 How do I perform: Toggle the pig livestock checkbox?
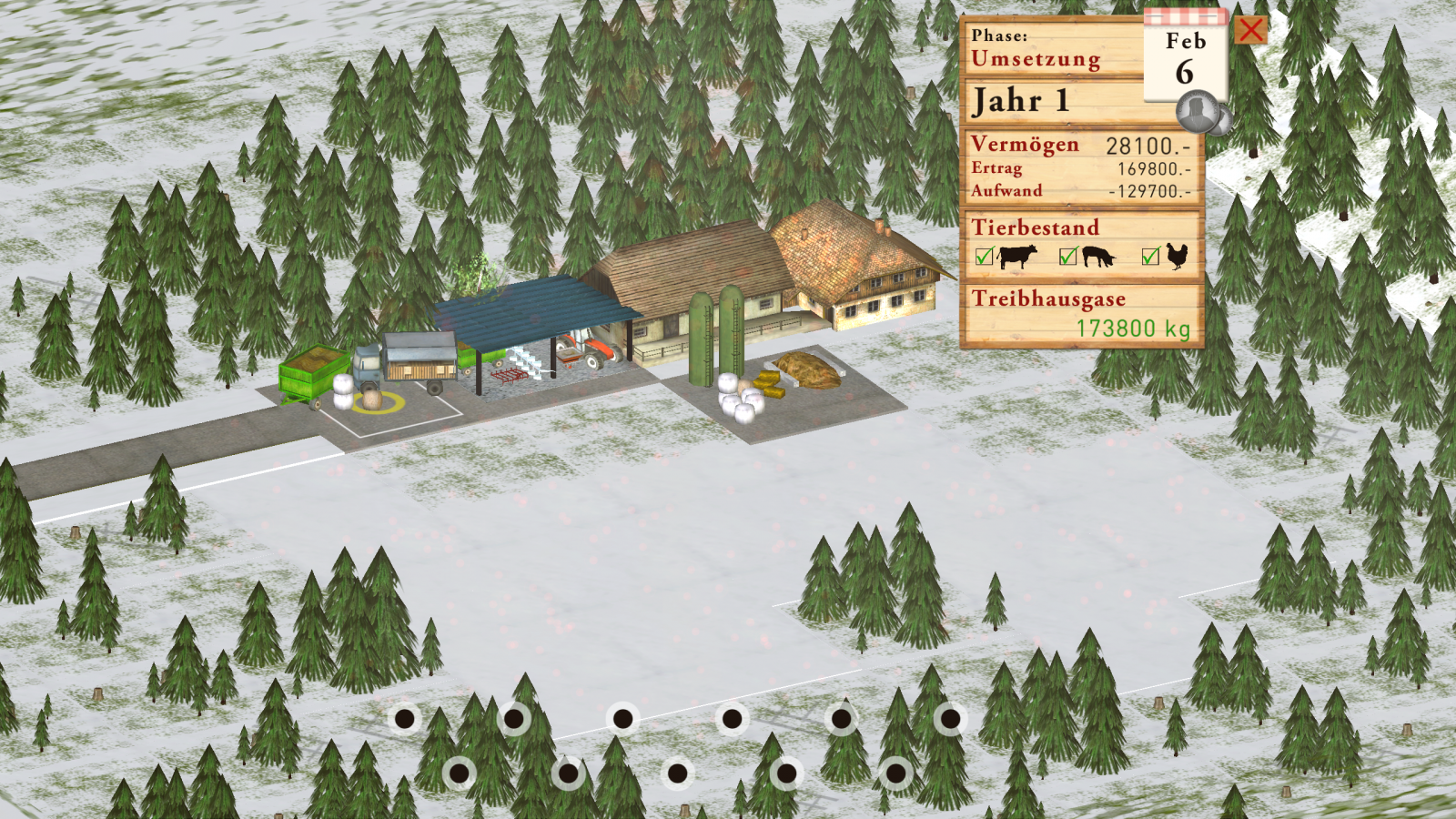(1068, 257)
